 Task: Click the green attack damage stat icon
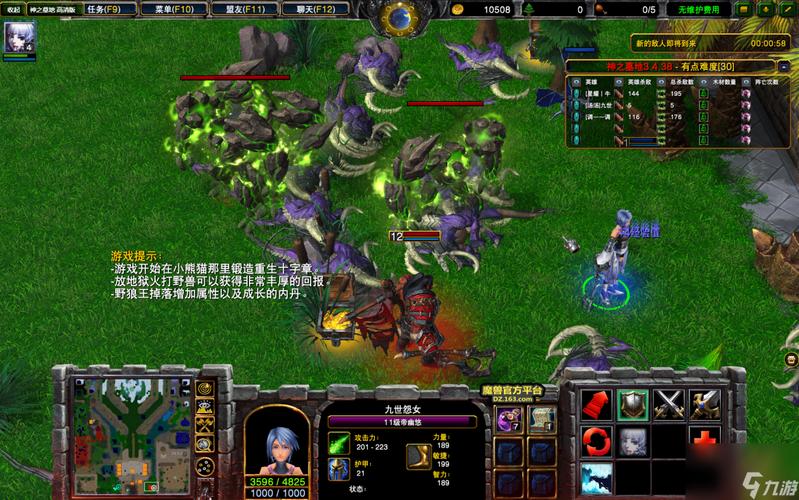[x=338, y=443]
